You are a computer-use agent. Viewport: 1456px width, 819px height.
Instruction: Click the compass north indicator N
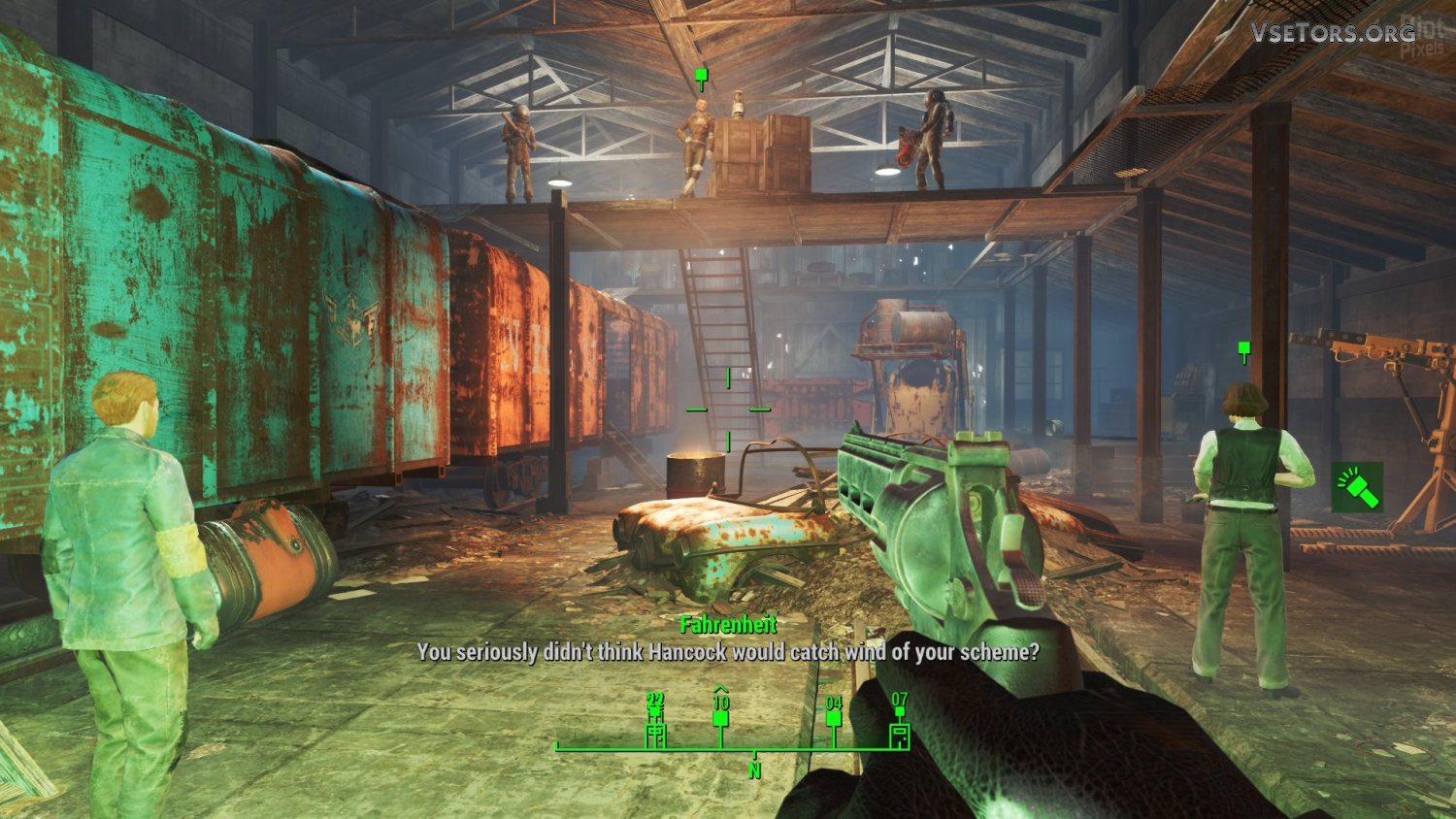click(754, 770)
